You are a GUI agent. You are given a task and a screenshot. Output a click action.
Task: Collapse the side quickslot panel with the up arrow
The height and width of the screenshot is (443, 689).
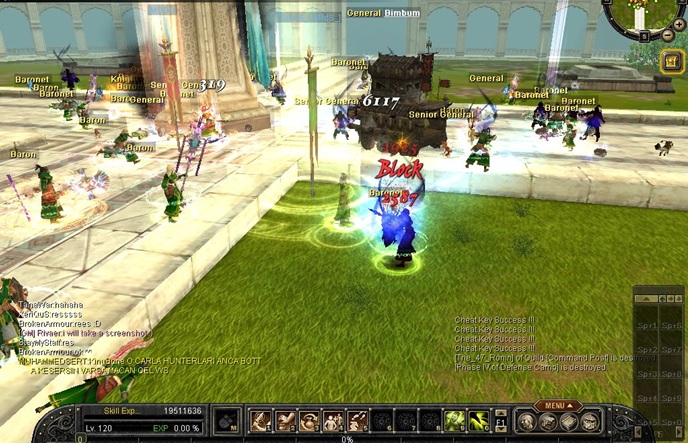pyautogui.click(x=646, y=299)
